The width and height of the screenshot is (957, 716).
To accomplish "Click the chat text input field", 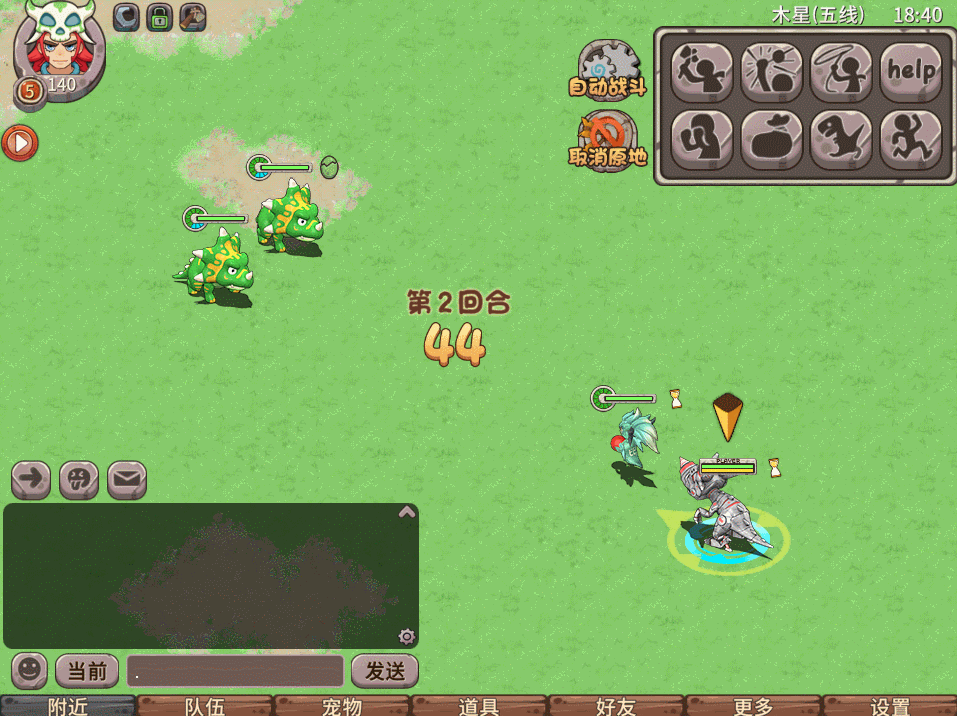I will 235,671.
